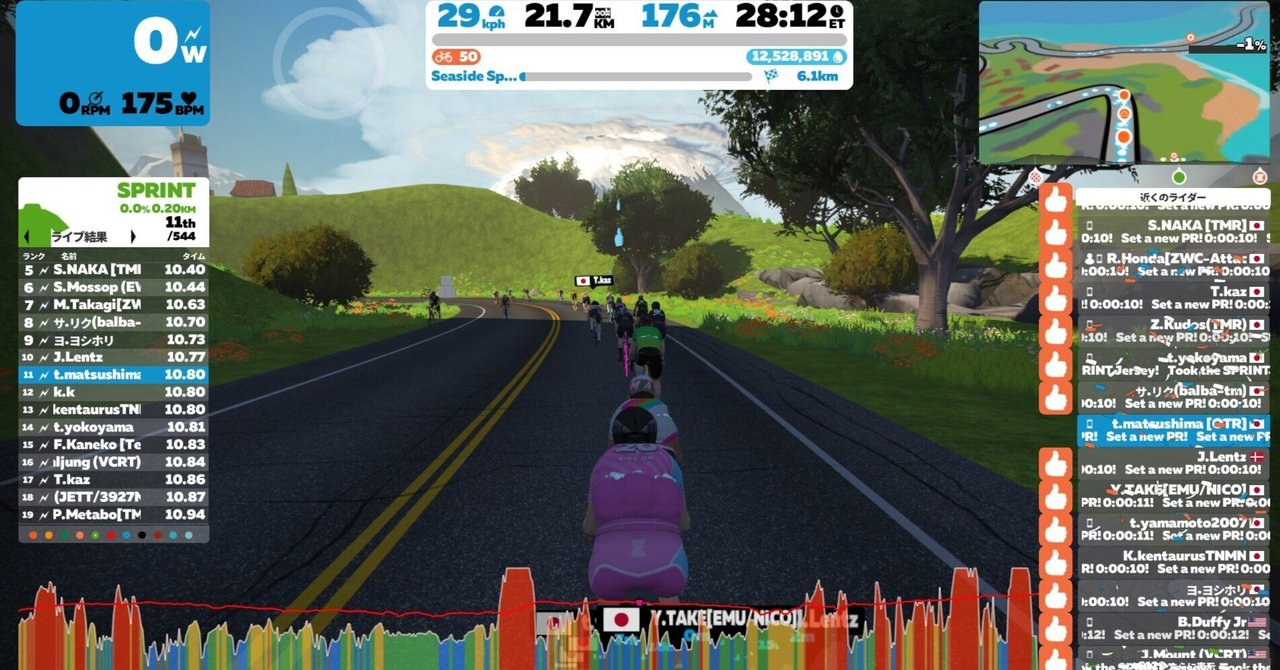Give a Ride On to S.NAKA [TMR]
Image resolution: width=1280 pixels, height=670 pixels.
[x=1055, y=233]
